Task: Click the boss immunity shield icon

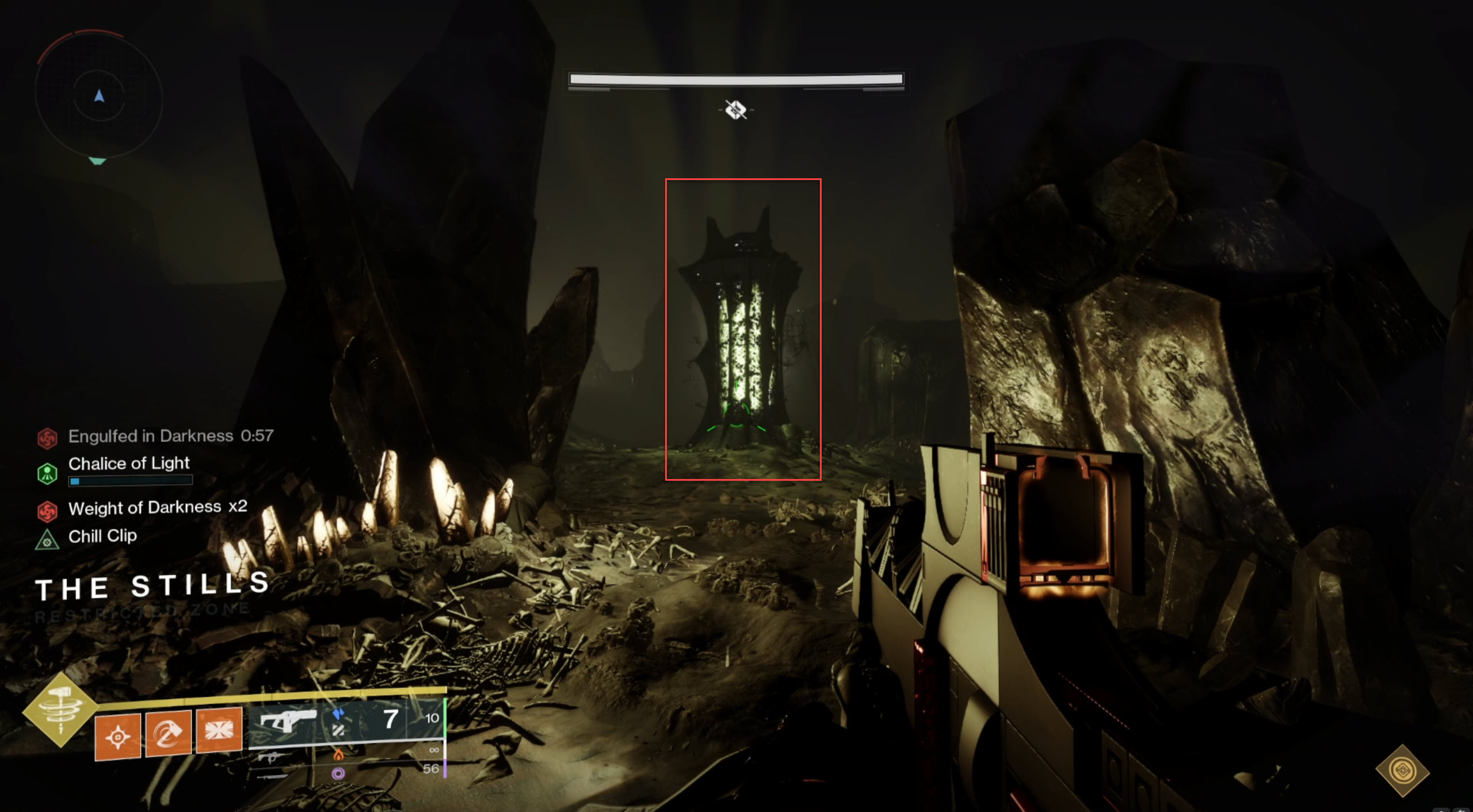Action: (x=736, y=109)
